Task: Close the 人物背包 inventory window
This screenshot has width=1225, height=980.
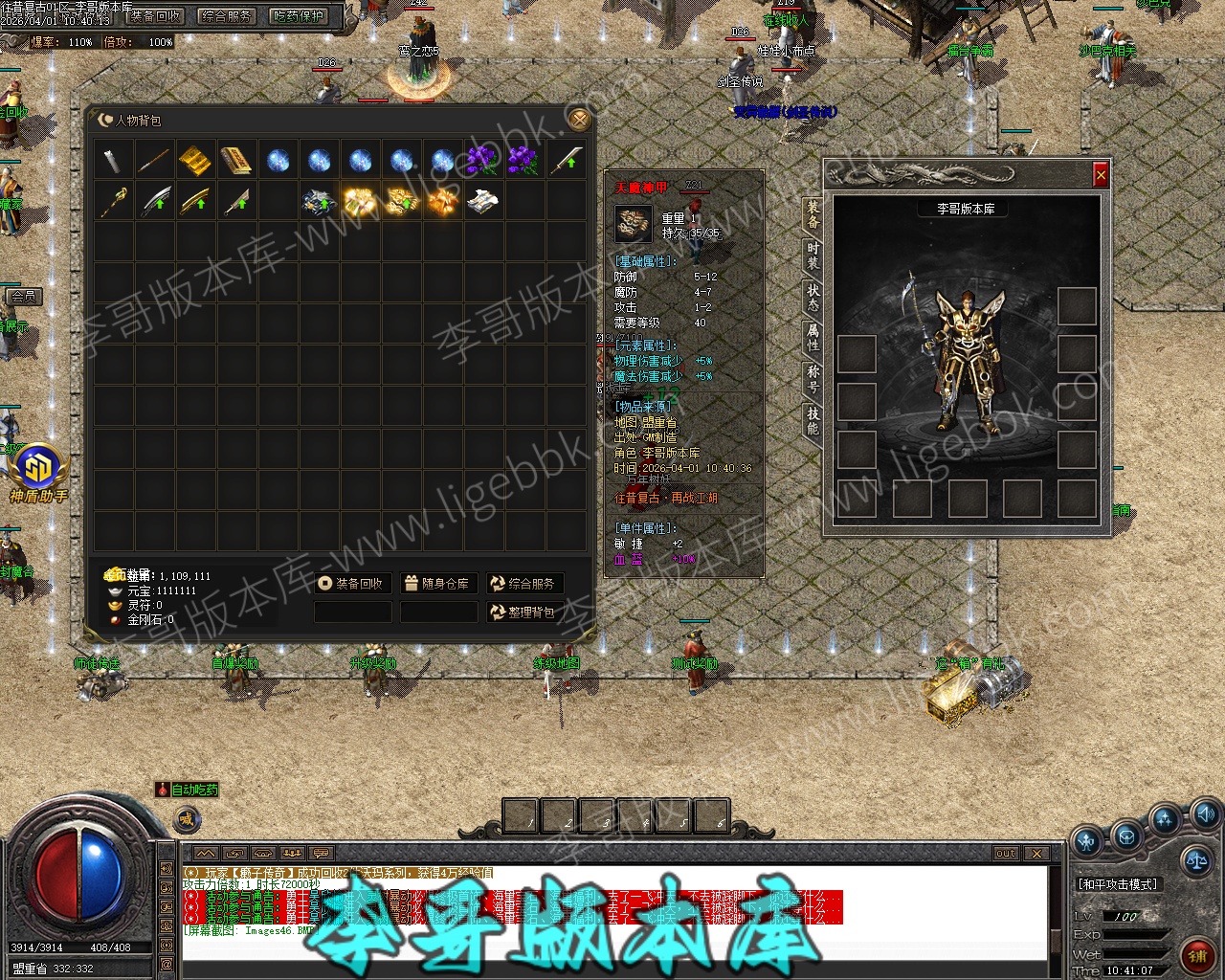Action: tap(577, 119)
